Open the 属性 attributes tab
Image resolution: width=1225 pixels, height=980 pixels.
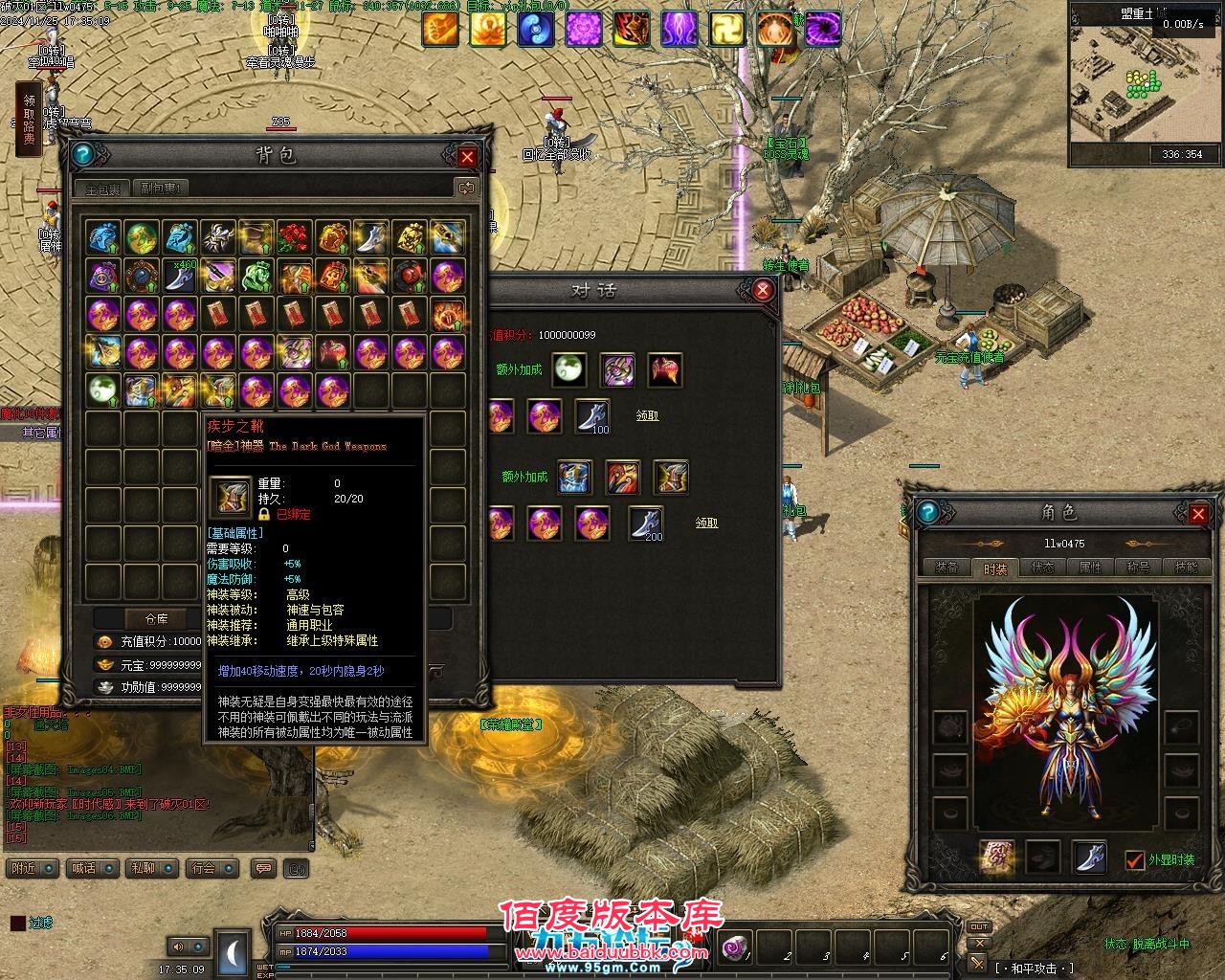pos(1091,568)
